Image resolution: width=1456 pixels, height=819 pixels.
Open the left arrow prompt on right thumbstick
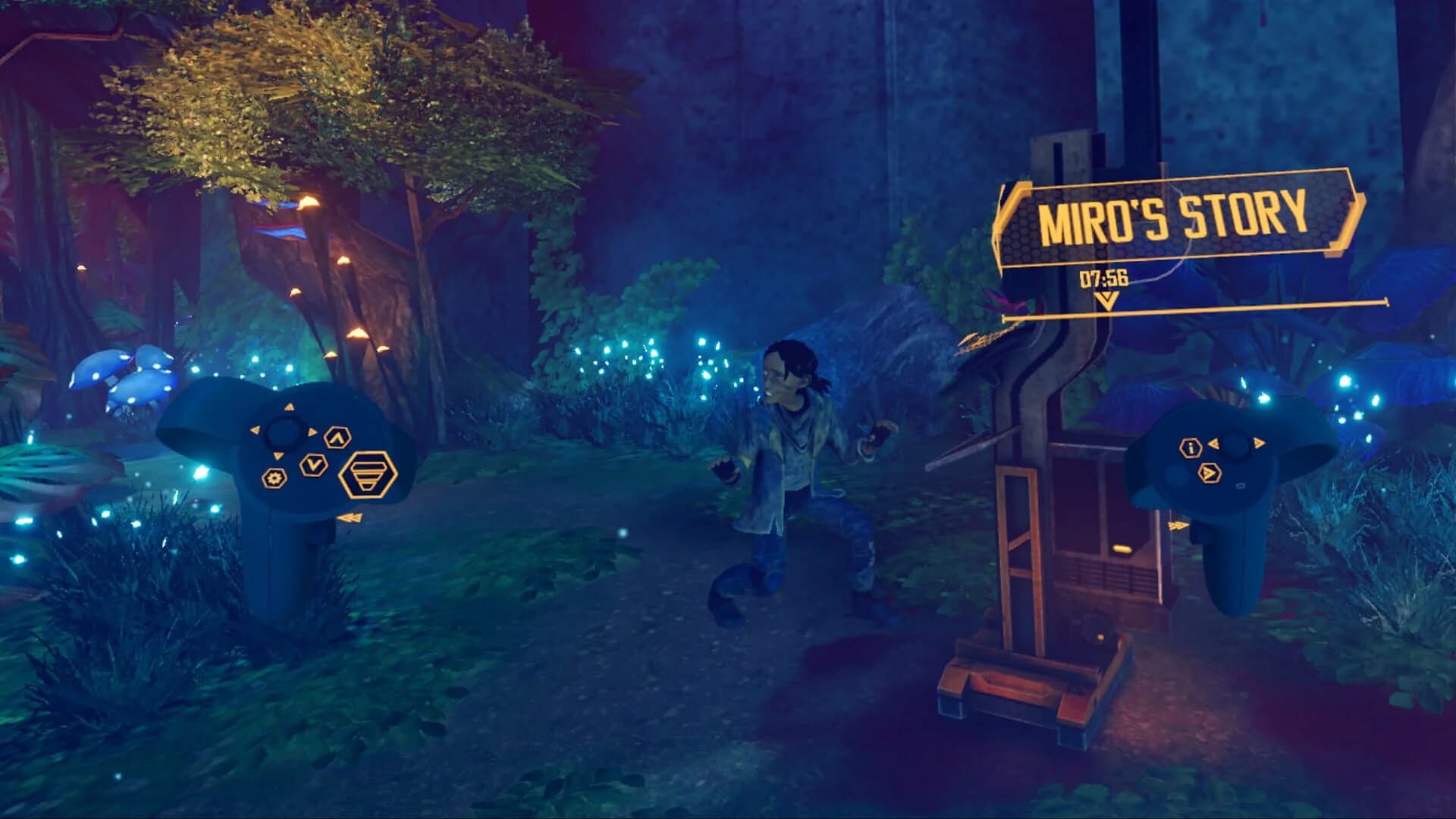[1213, 444]
